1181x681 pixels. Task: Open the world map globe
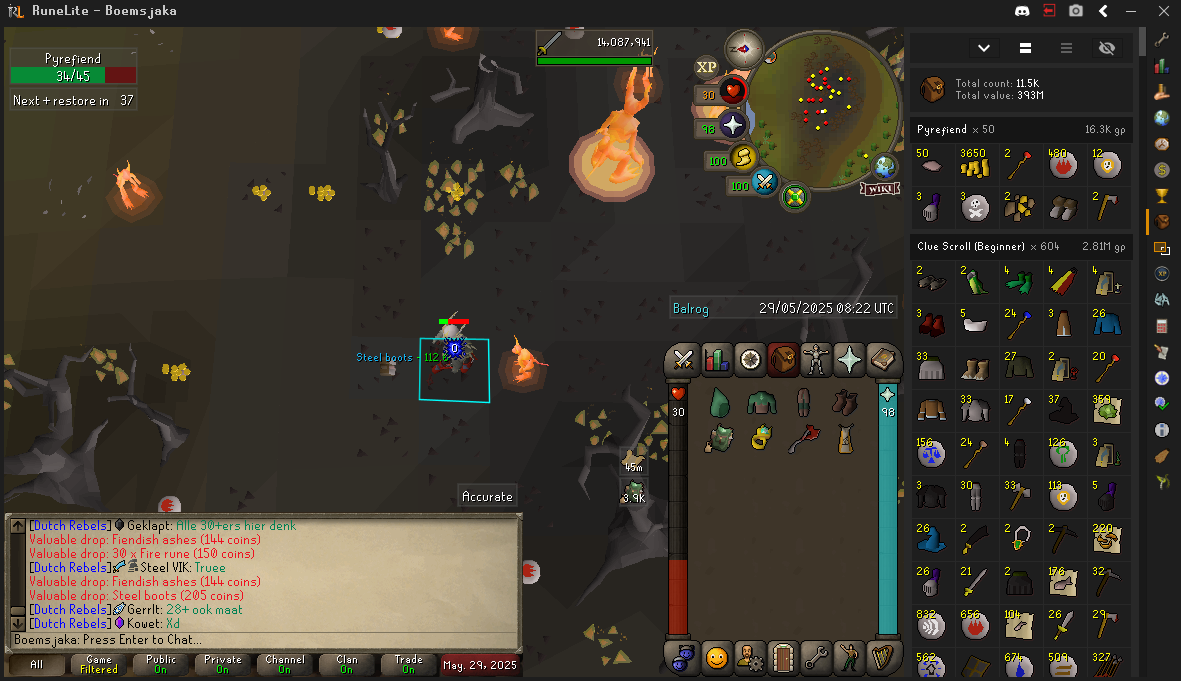pyautogui.click(x=885, y=164)
